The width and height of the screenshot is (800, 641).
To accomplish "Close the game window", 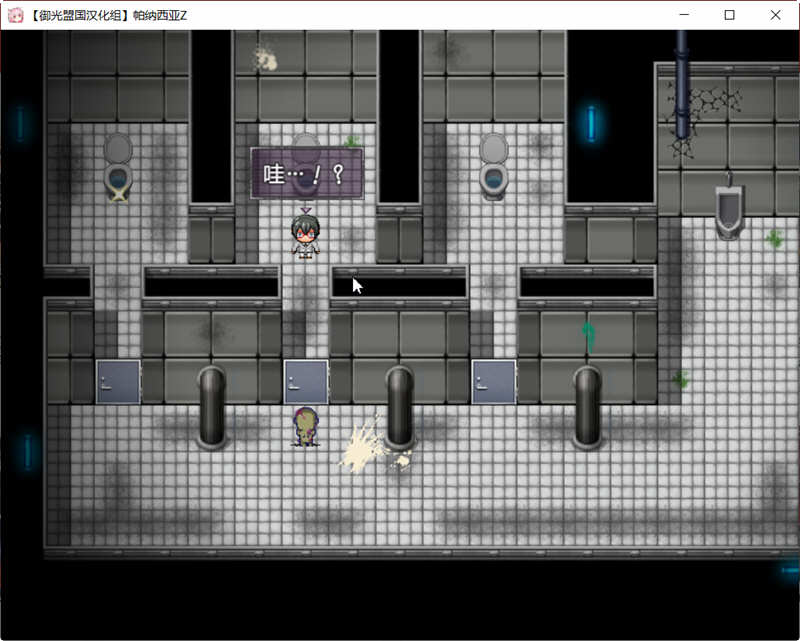I will tap(775, 15).
